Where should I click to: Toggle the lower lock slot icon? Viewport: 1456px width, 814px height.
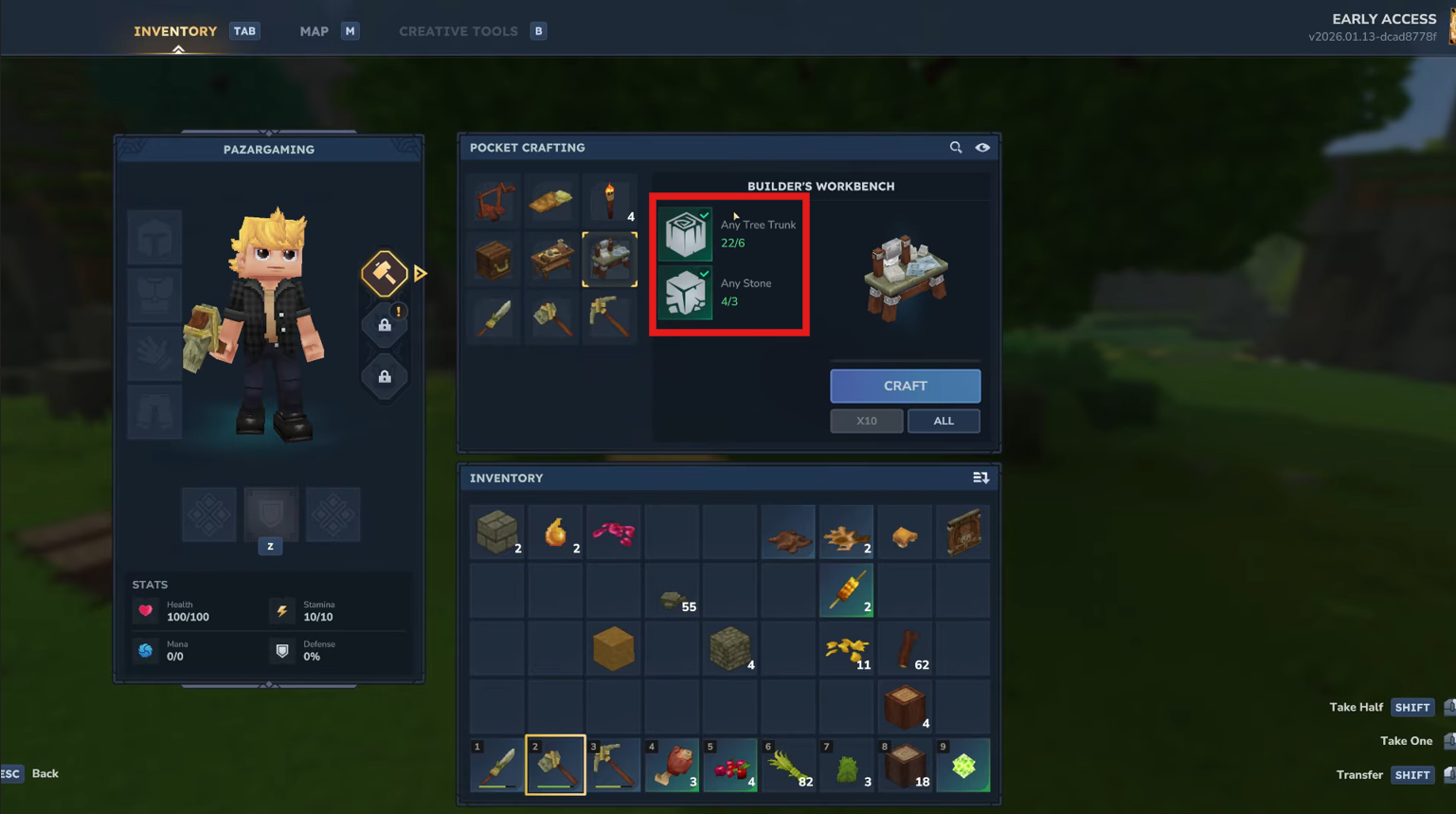point(385,376)
